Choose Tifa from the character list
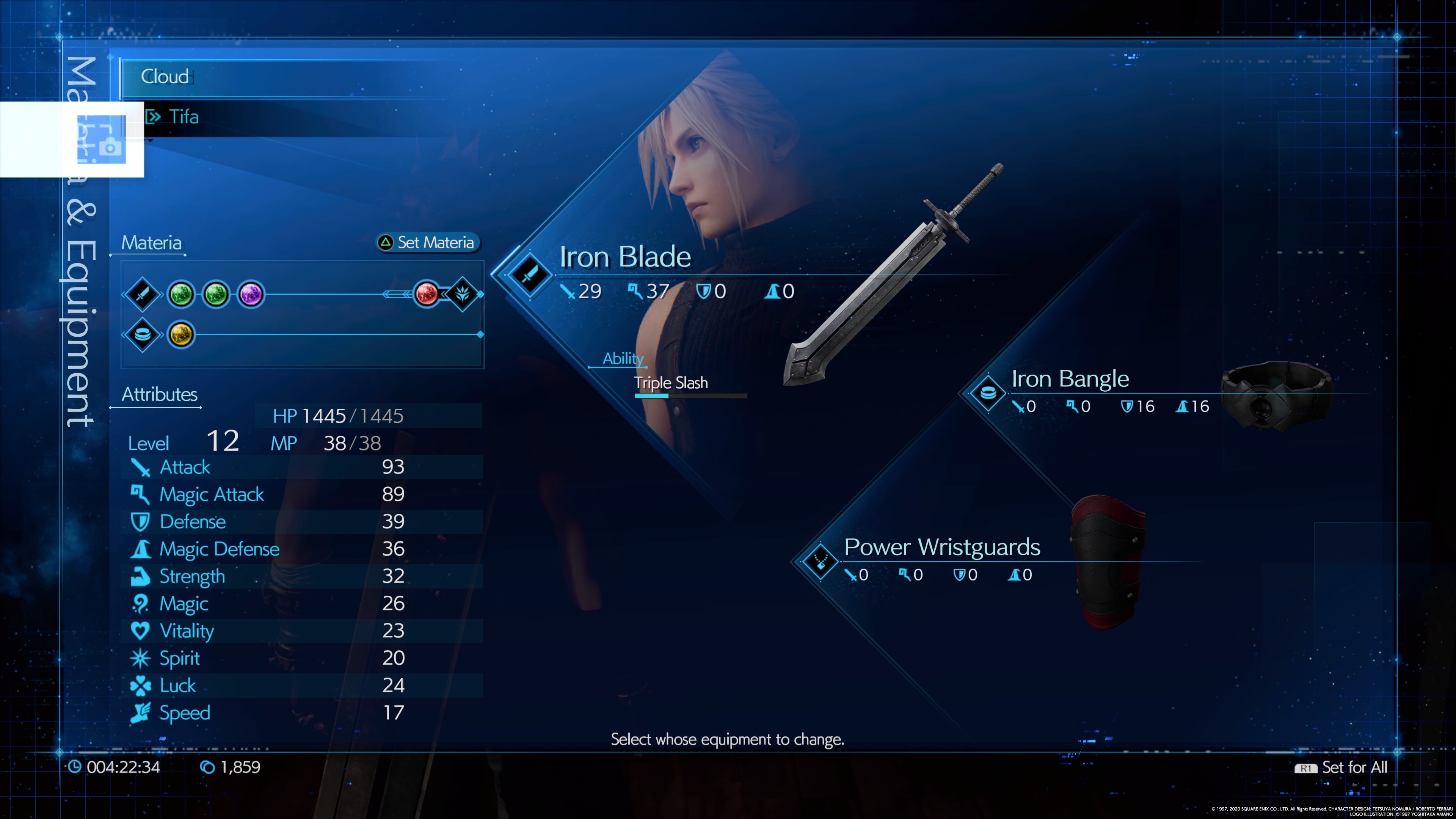The width and height of the screenshot is (1456, 819). pyautogui.click(x=184, y=117)
